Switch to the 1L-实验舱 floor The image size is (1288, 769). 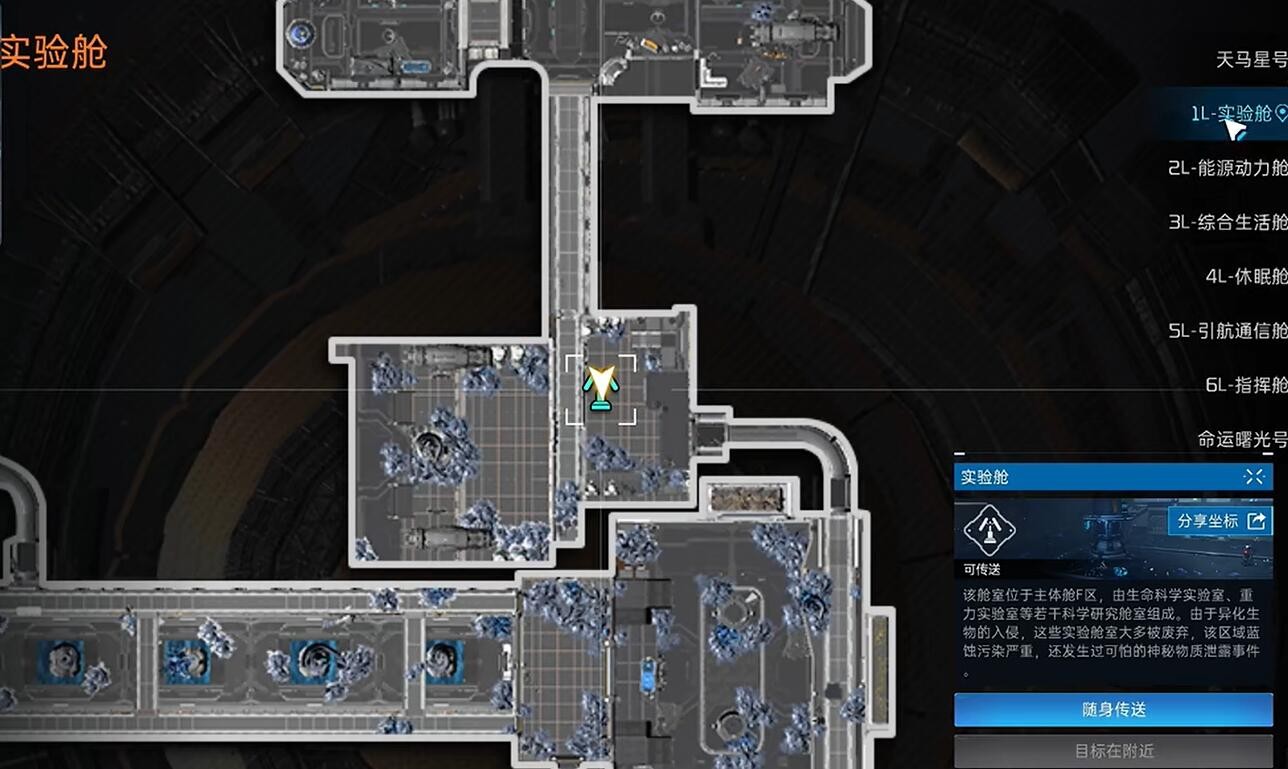(x=1231, y=114)
